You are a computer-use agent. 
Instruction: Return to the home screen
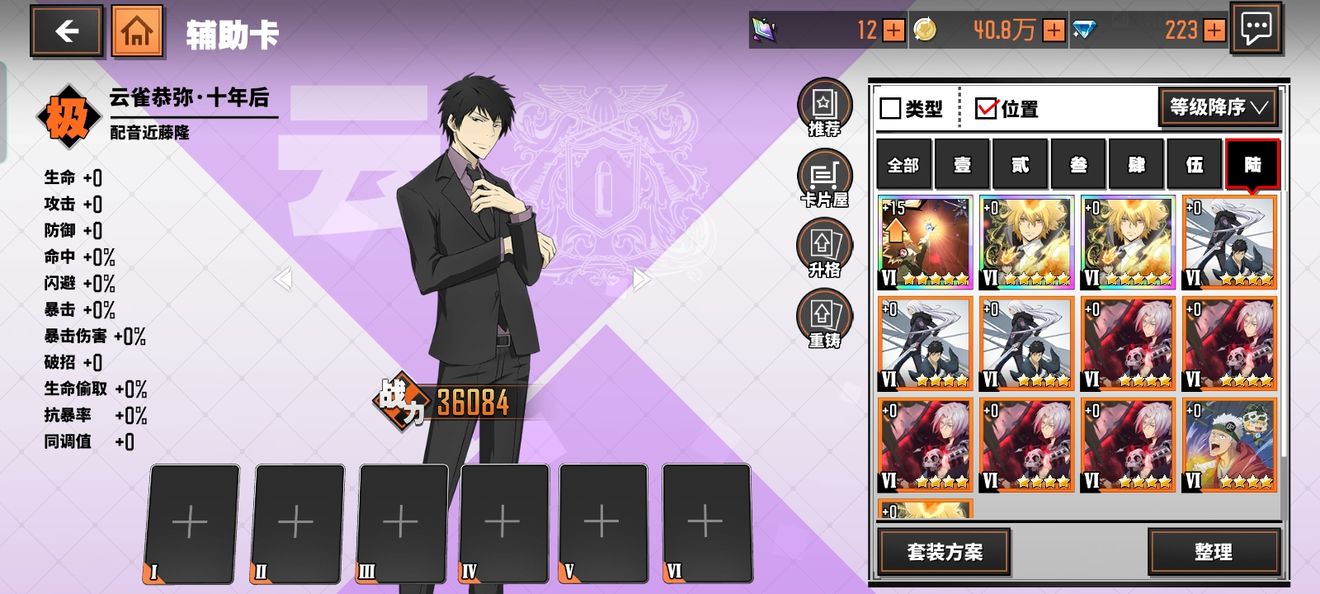point(137,31)
